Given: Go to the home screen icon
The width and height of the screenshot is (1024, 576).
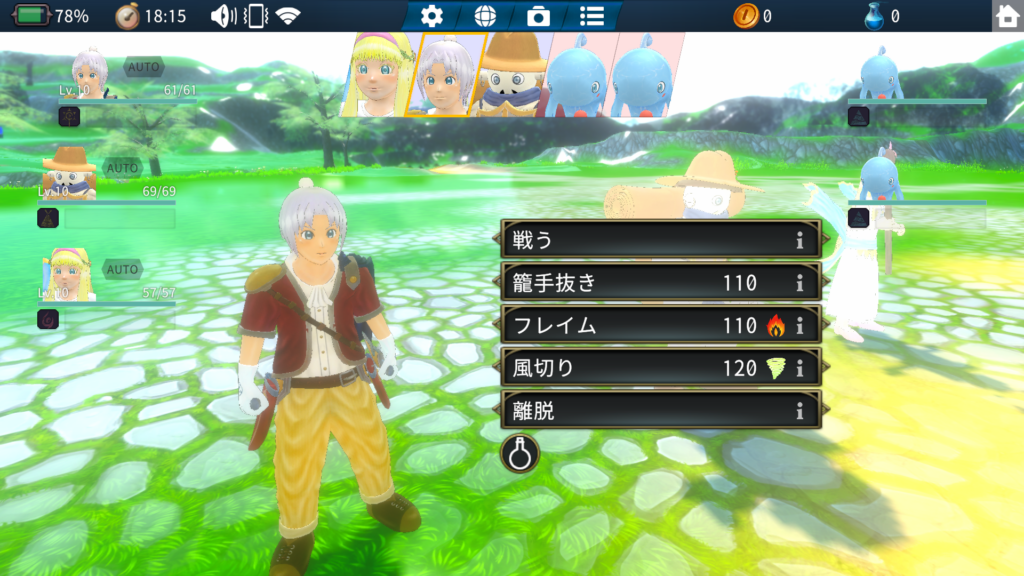Looking at the screenshot, I should pyautogui.click(x=1007, y=16).
